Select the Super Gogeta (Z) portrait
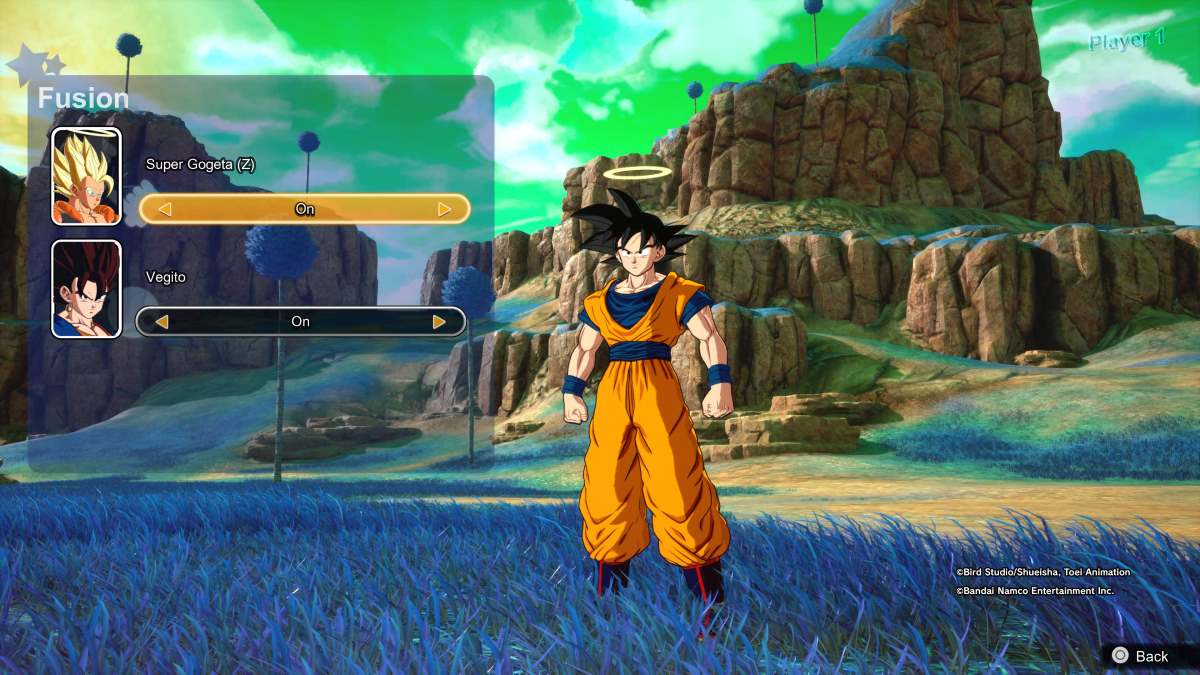The image size is (1200, 675). click(87, 176)
